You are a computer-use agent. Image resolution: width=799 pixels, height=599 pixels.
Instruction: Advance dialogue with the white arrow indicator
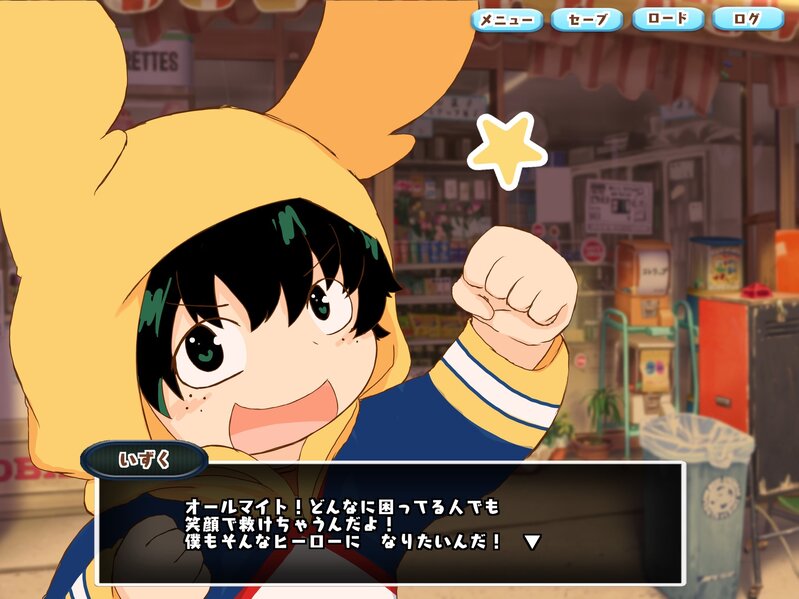[x=533, y=542]
